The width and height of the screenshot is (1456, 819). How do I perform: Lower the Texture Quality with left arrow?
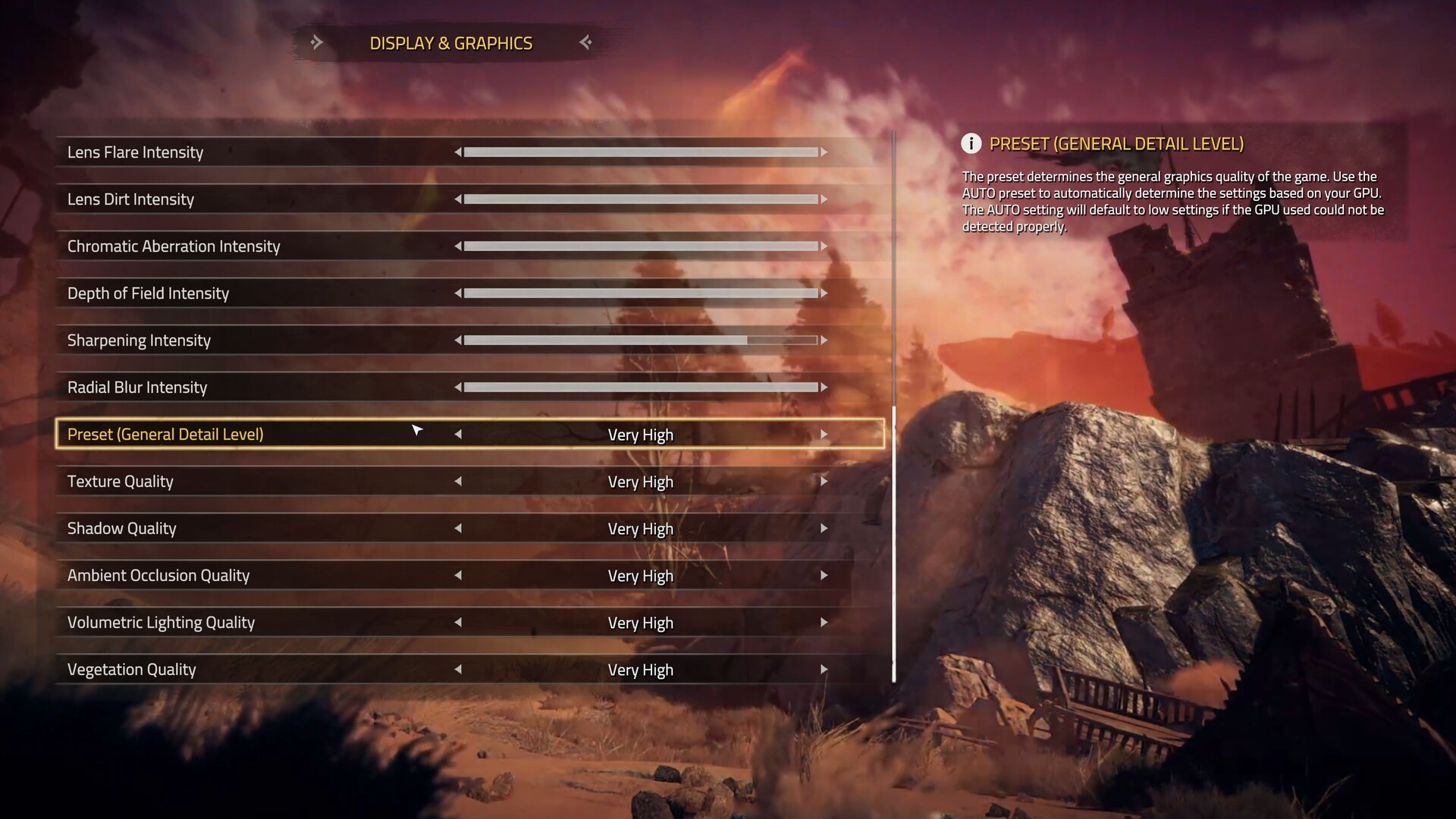(458, 482)
